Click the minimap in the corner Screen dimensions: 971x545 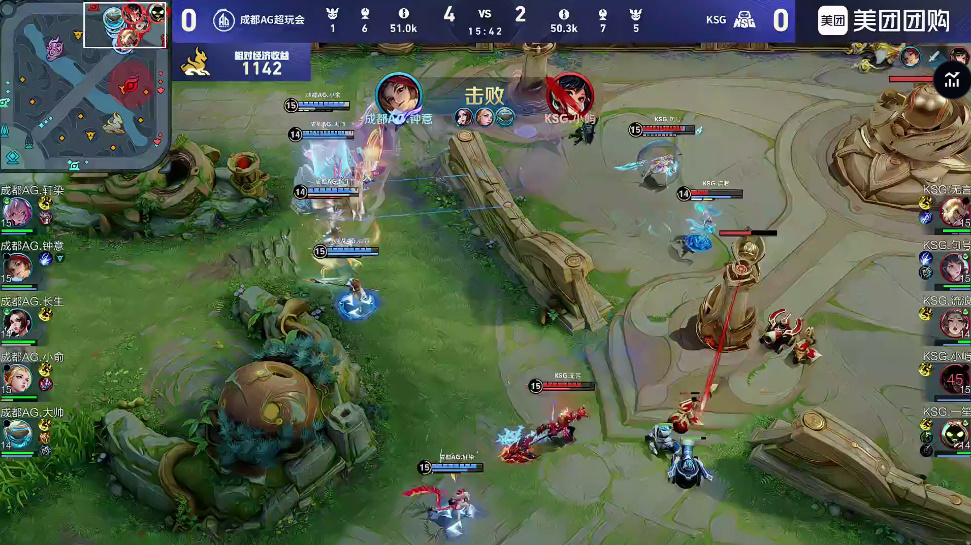coord(82,86)
